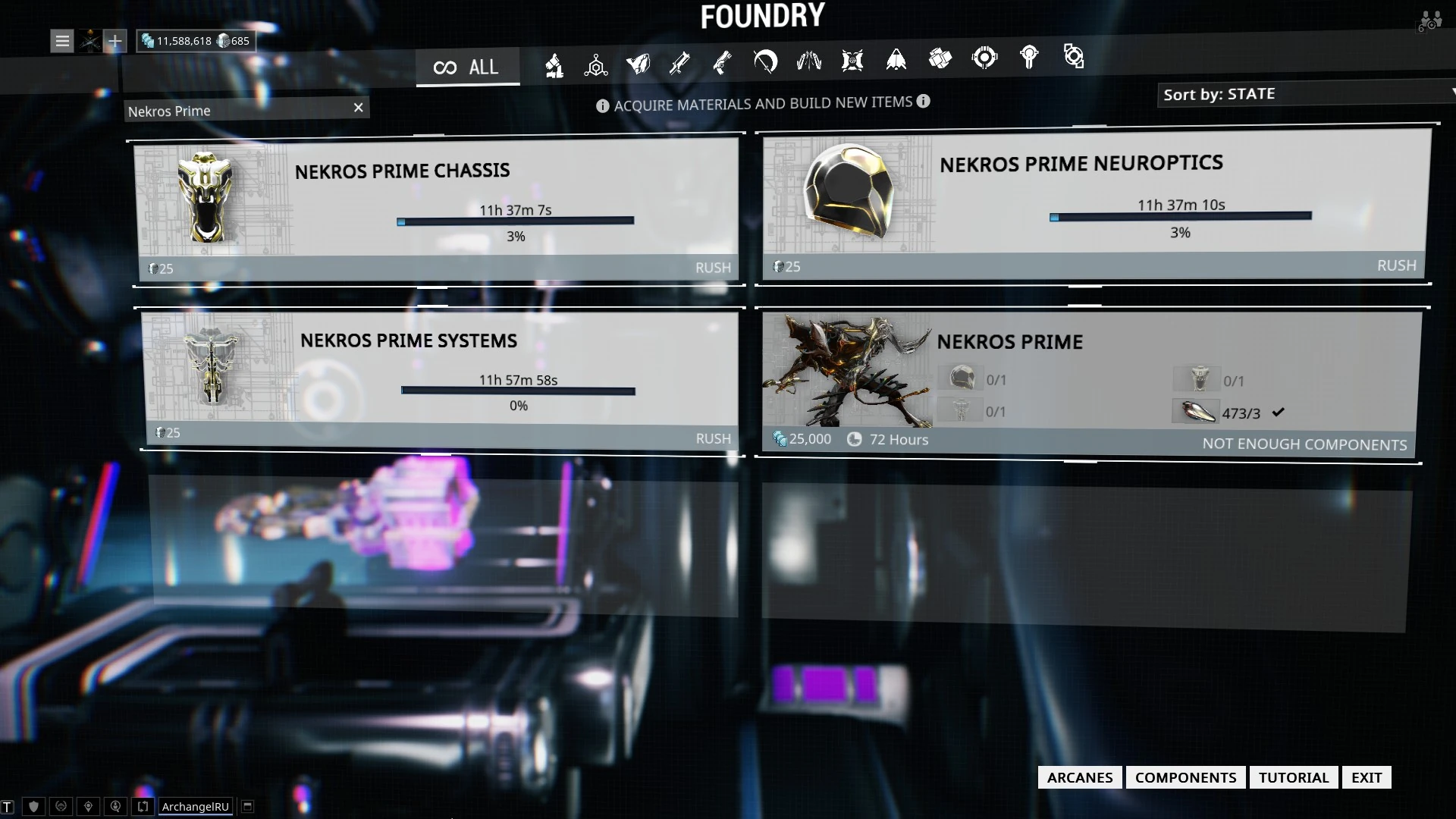Screen dimensions: 1456x819
Task: Rush the Nekros Prime Chassis build
Action: [714, 267]
